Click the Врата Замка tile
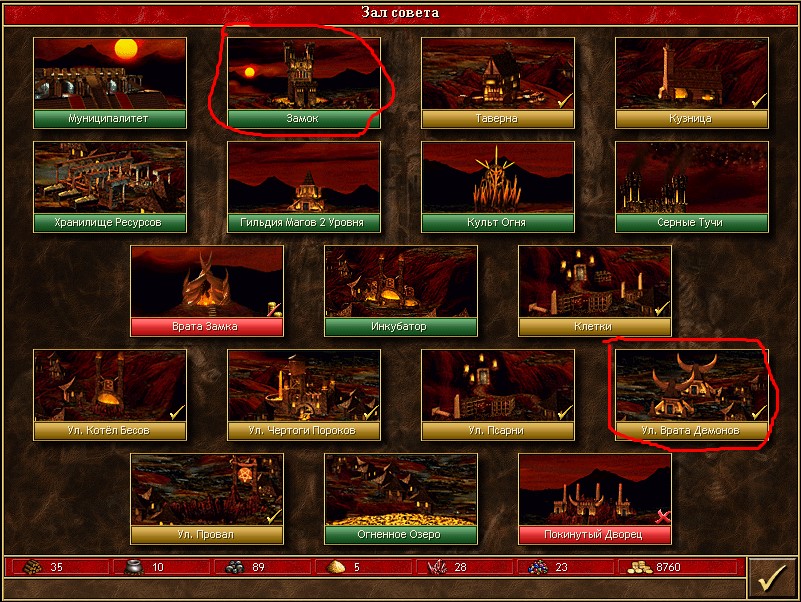Viewport: 801px width, 602px height. (x=207, y=290)
